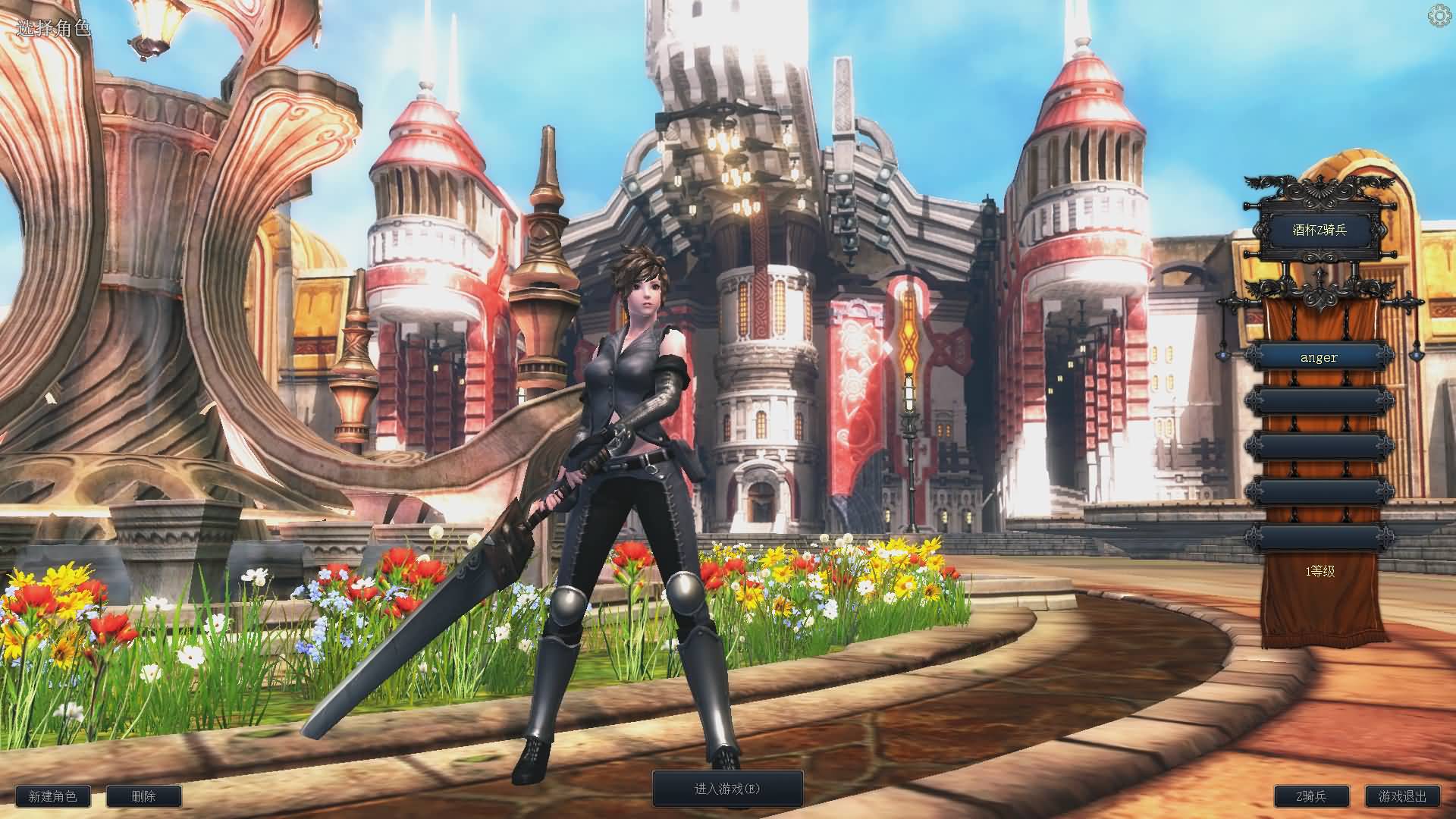Click the 新建角色 create character button
This screenshot has height=819, width=1456.
(52, 796)
